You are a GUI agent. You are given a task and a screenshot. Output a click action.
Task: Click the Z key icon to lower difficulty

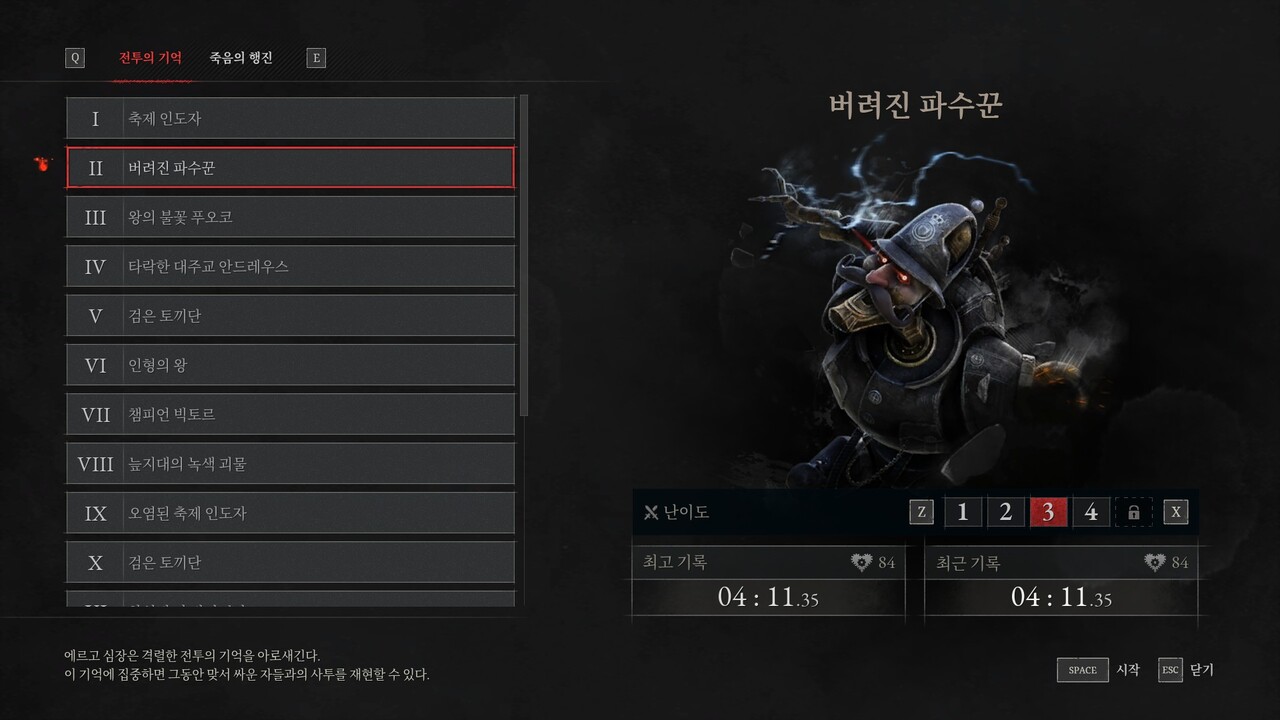(921, 511)
